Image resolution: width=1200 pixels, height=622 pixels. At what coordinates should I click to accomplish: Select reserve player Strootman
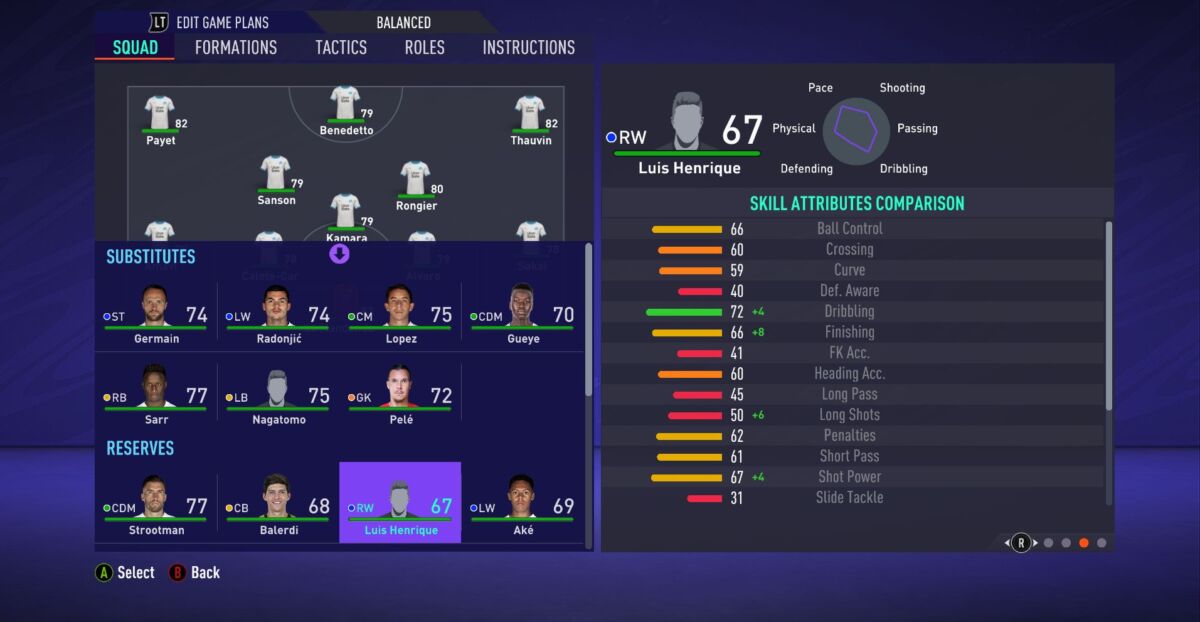(x=156, y=503)
